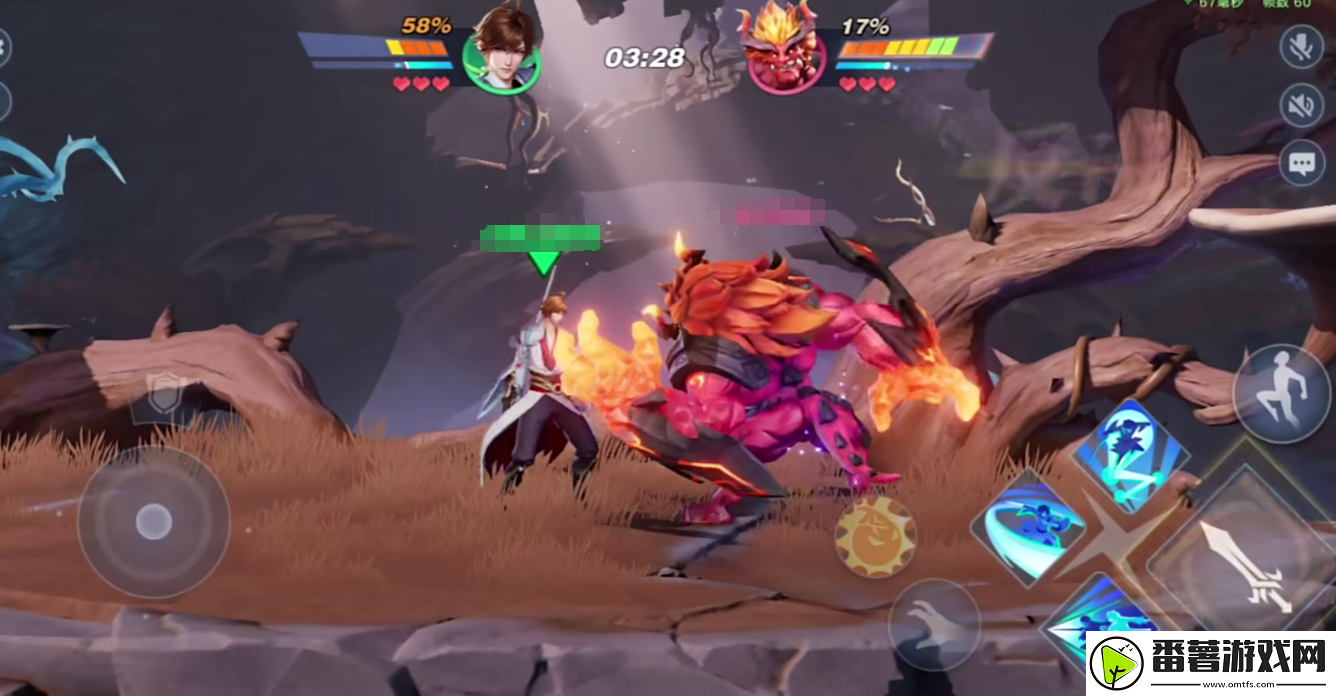Click the virtual movement joystick
Image resolution: width=1336 pixels, height=696 pixels.
[x=153, y=521]
